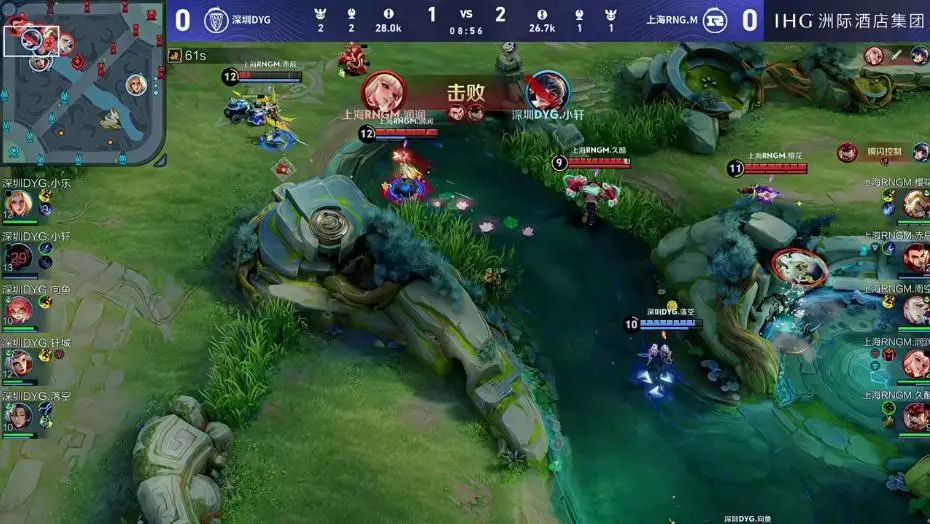Select 上海RNG.M.樱花's hero portrait

coord(915,204)
